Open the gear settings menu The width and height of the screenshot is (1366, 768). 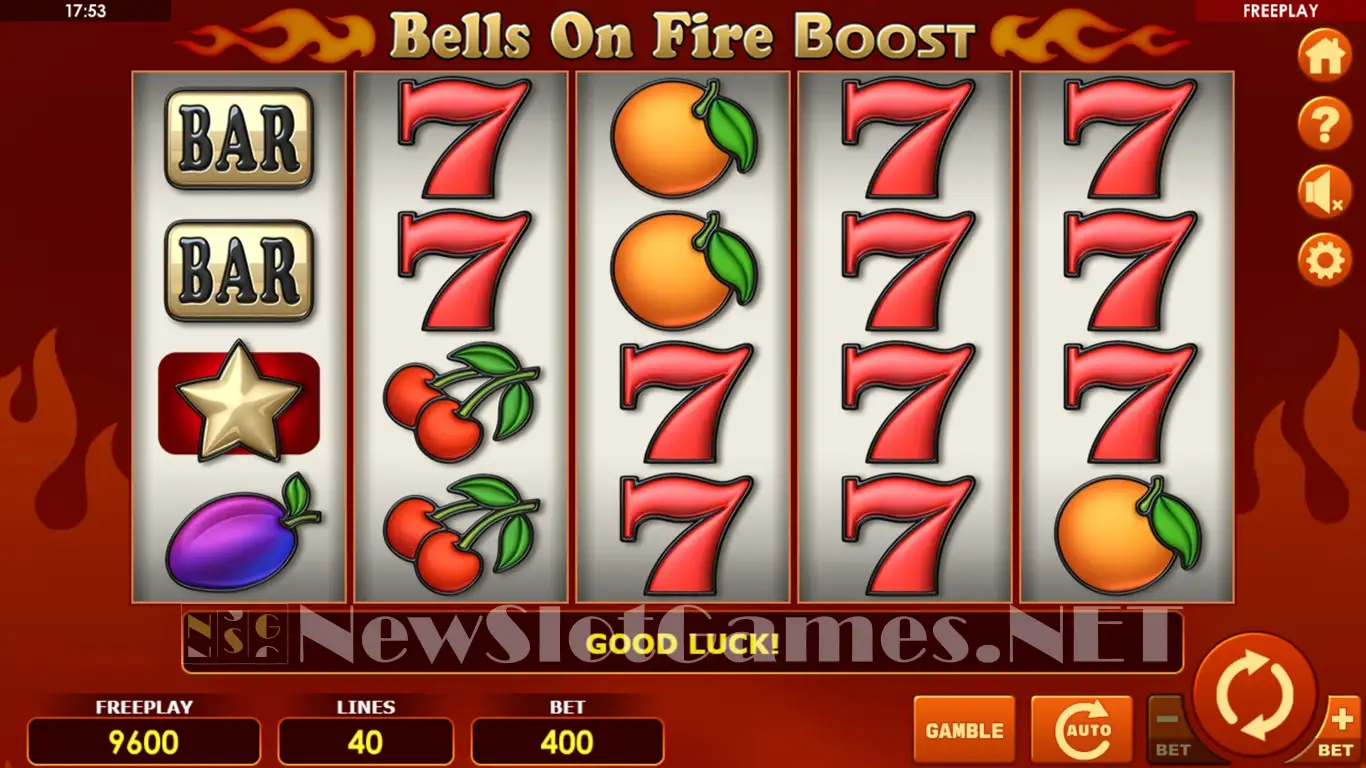pyautogui.click(x=1324, y=261)
